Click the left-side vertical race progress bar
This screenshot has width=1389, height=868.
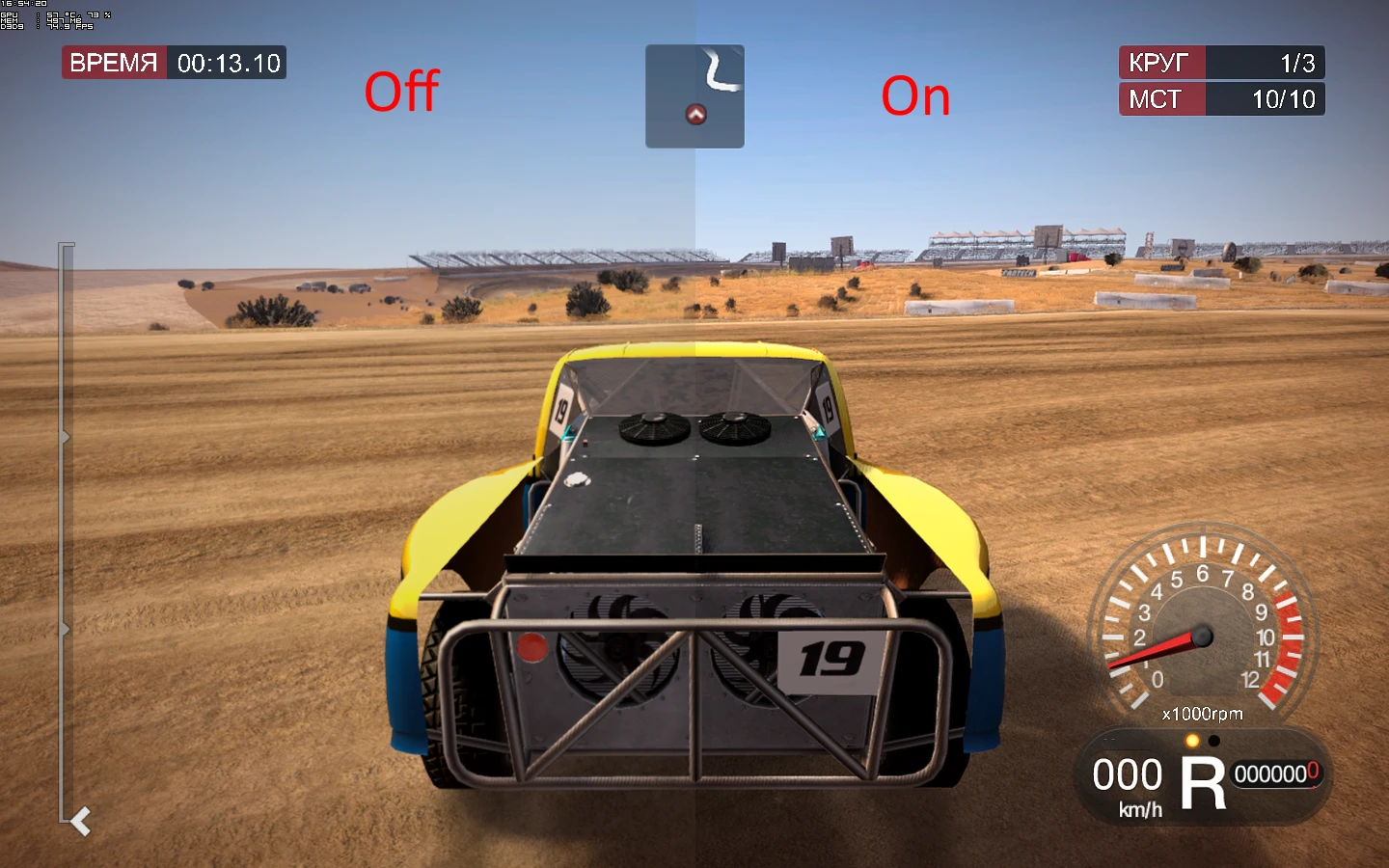64,530
